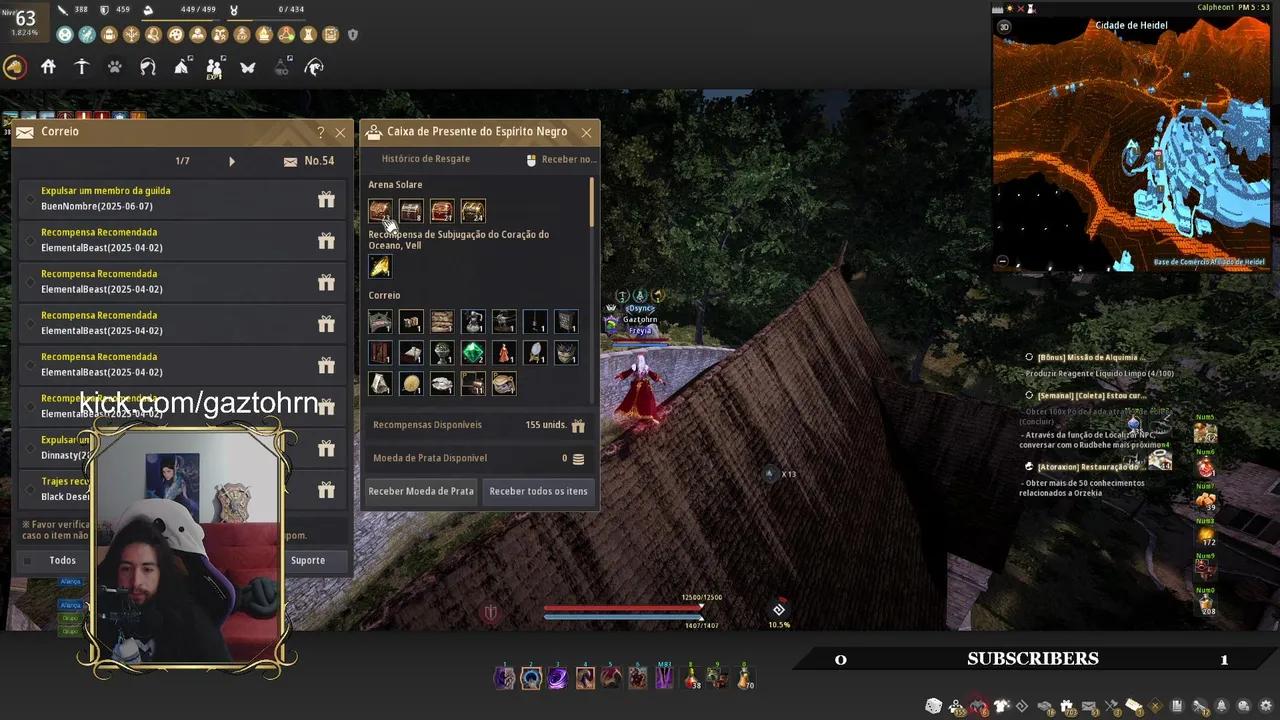Click the dice icon in the bottom tray
This screenshot has height=720, width=1280.
[933, 705]
